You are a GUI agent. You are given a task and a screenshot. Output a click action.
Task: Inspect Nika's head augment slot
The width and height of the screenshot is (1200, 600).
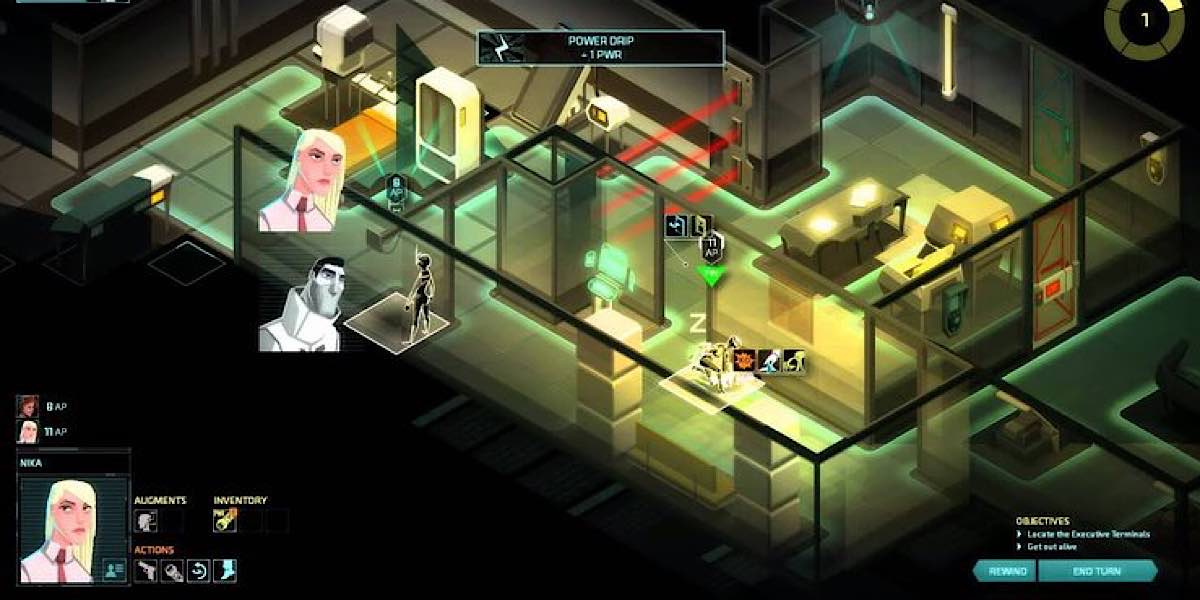146,520
